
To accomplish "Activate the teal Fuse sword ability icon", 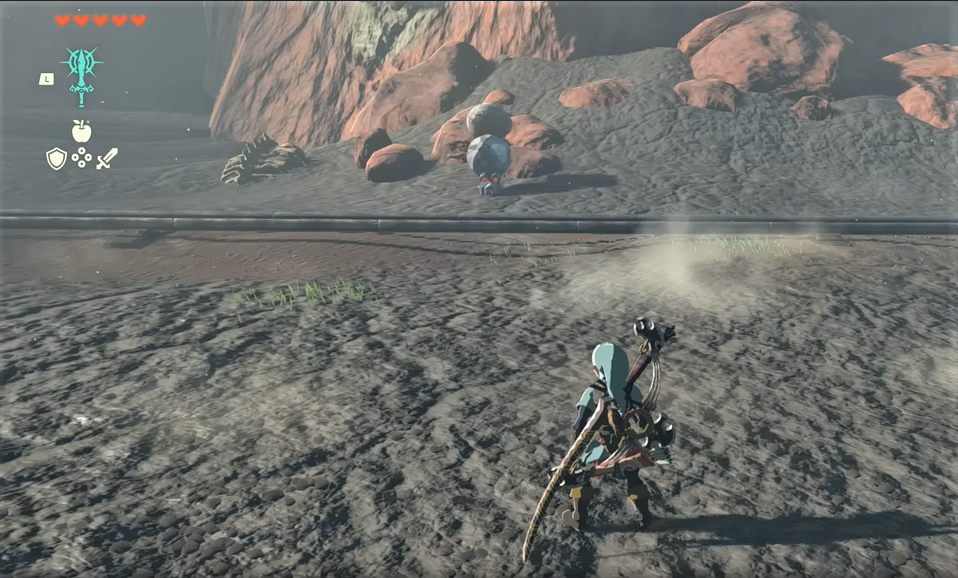I will point(81,73).
